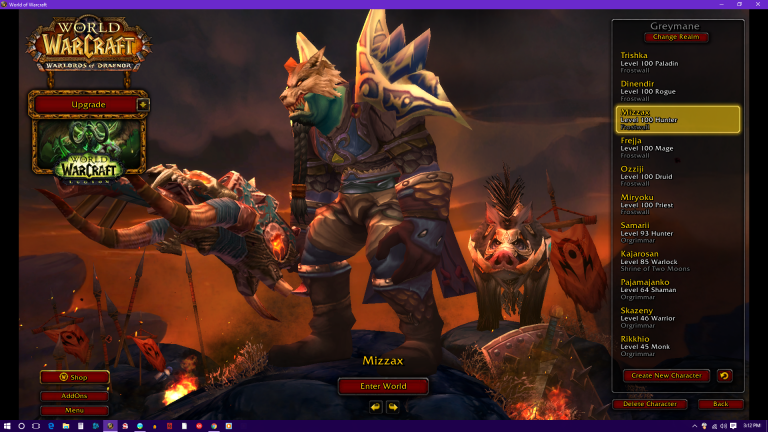The width and height of the screenshot is (768, 432).
Task: Click the Change Realm button
Action: [x=677, y=37]
